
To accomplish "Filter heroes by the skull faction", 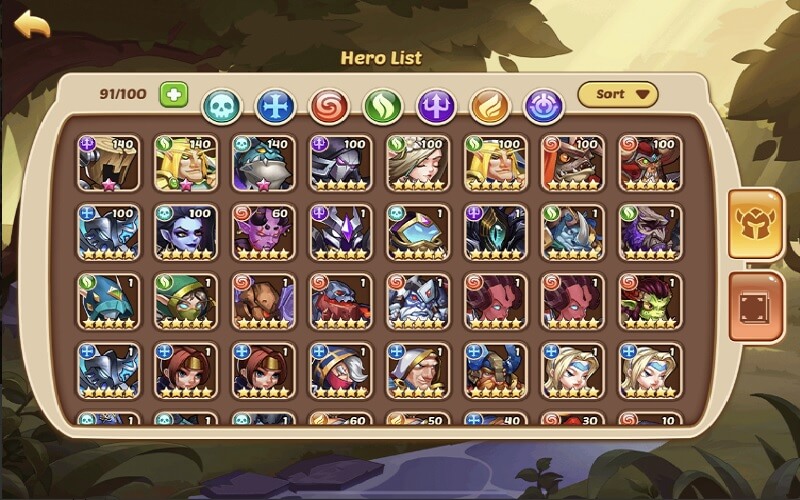I will pos(220,105).
